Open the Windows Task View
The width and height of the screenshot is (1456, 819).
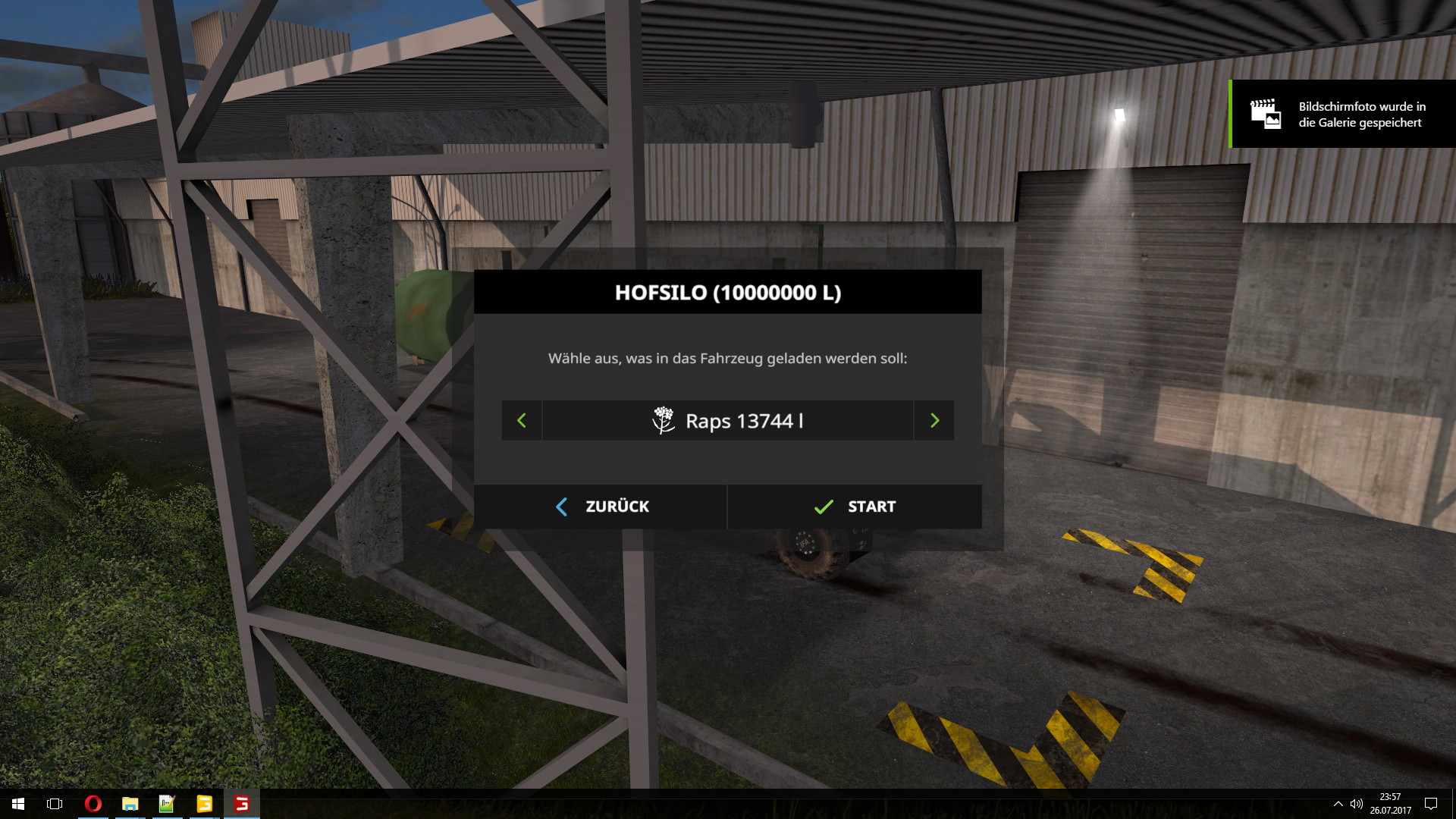point(55,804)
